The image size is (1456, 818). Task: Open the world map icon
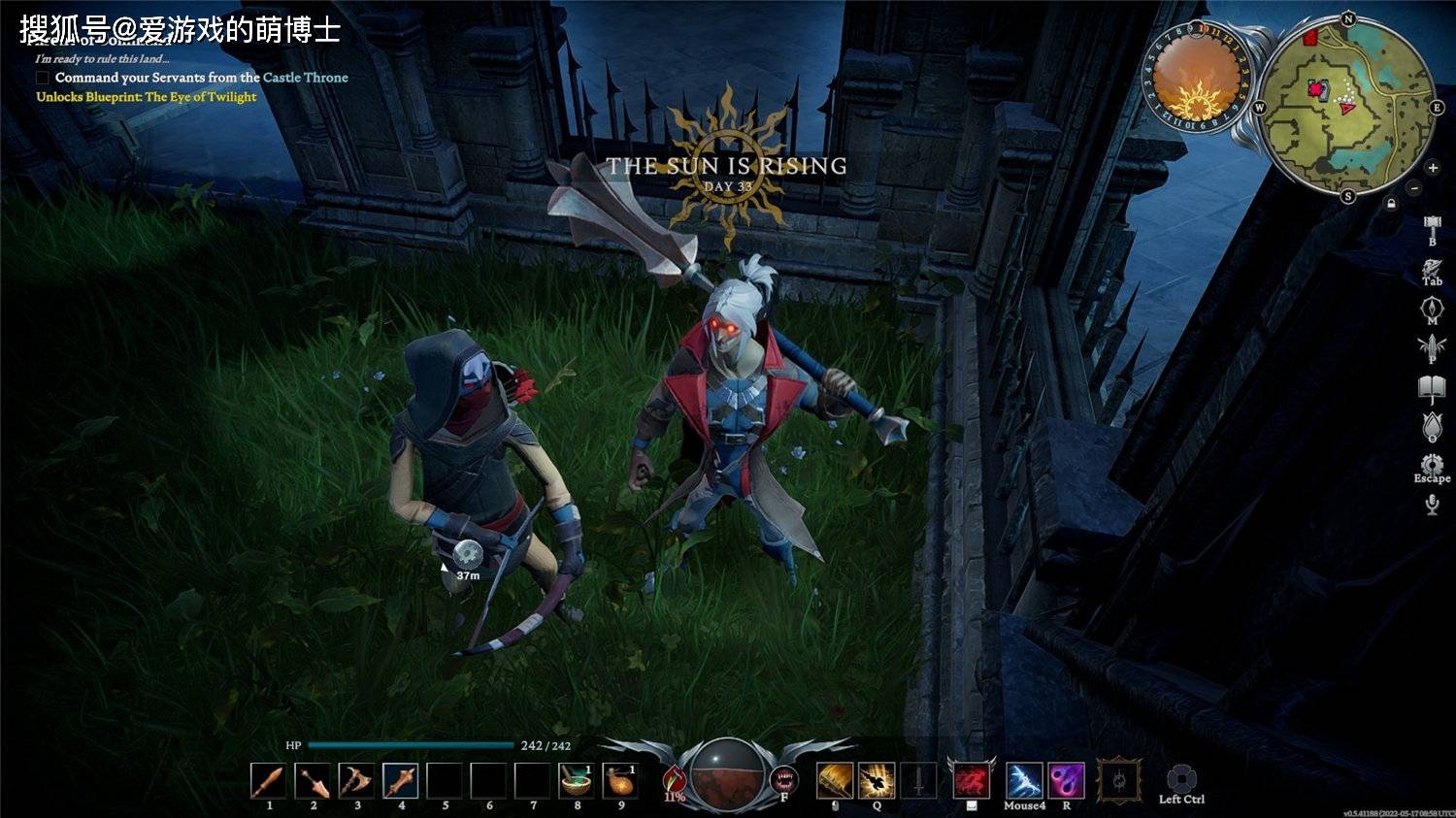1432,309
